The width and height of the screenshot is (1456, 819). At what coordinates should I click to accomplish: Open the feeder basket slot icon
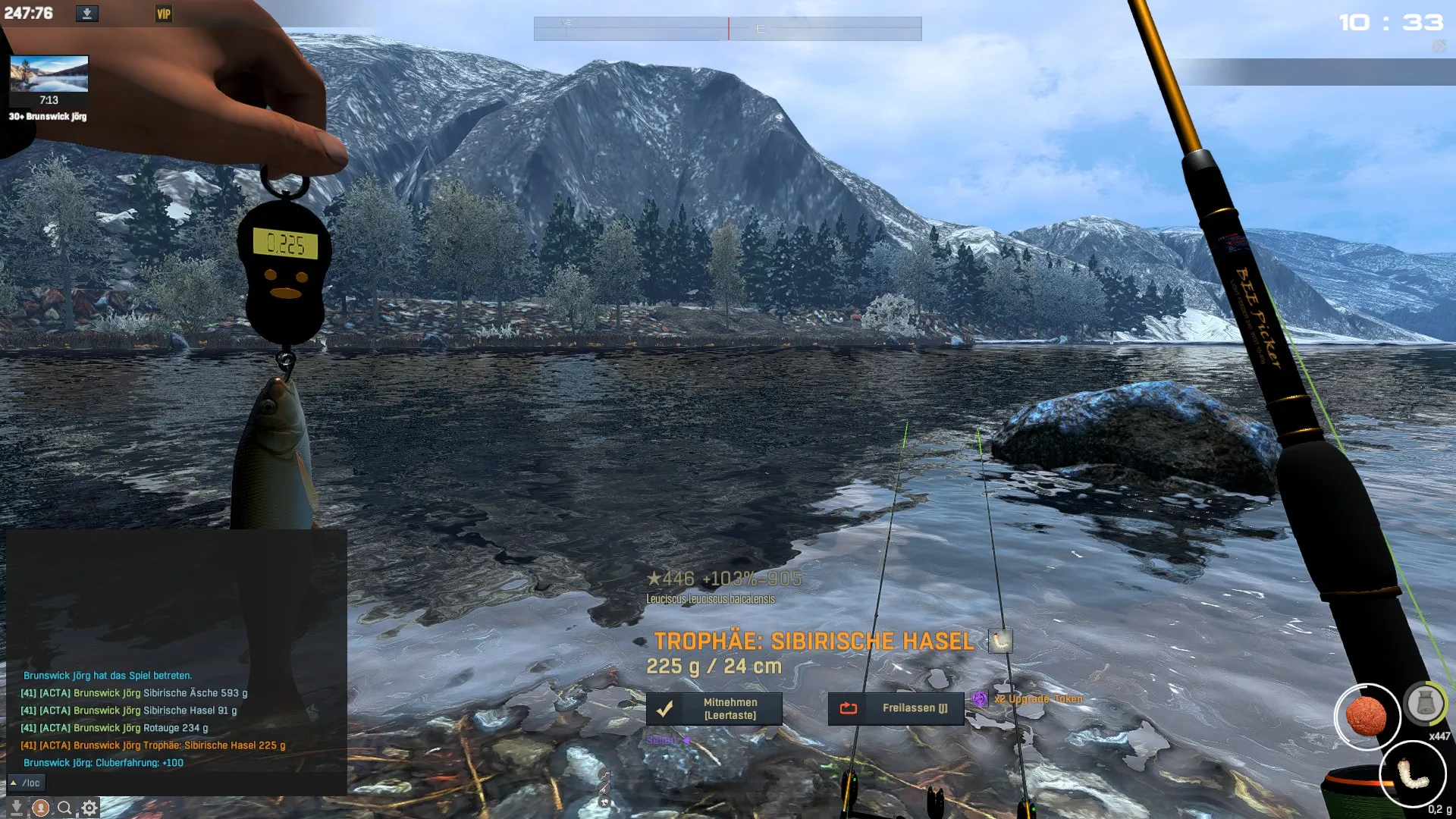(x=1425, y=704)
